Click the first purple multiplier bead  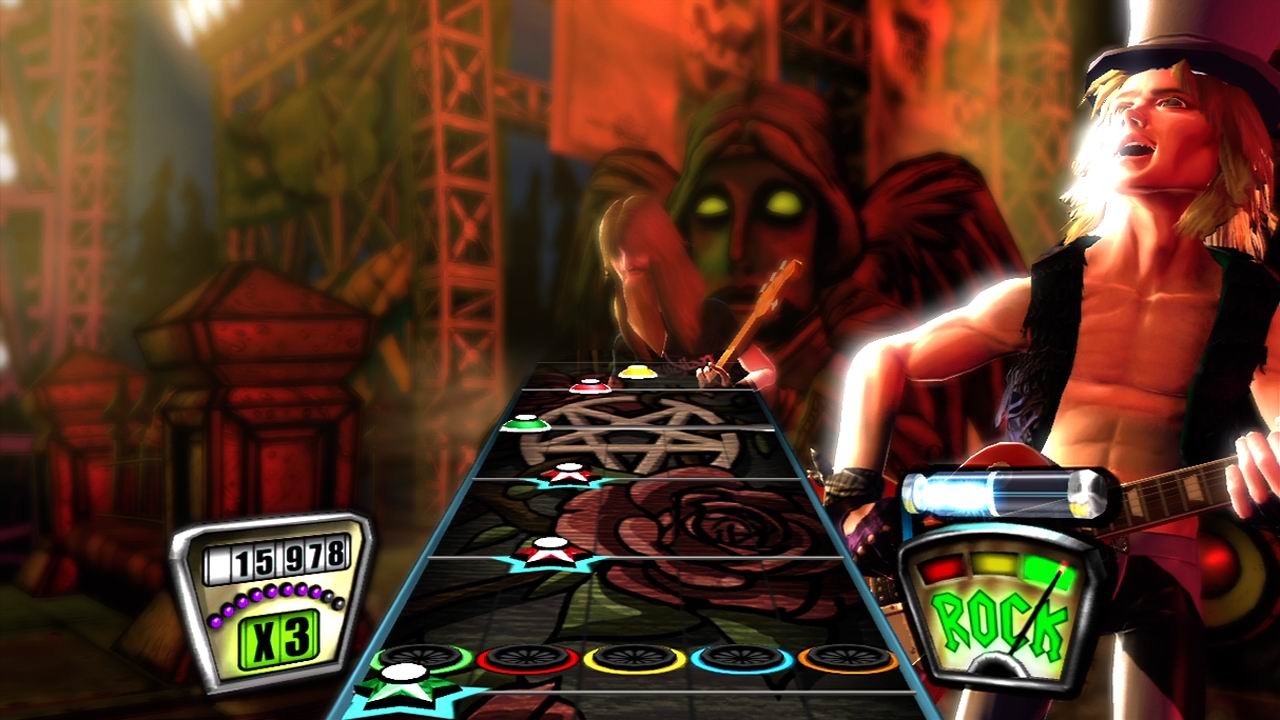tap(216, 622)
